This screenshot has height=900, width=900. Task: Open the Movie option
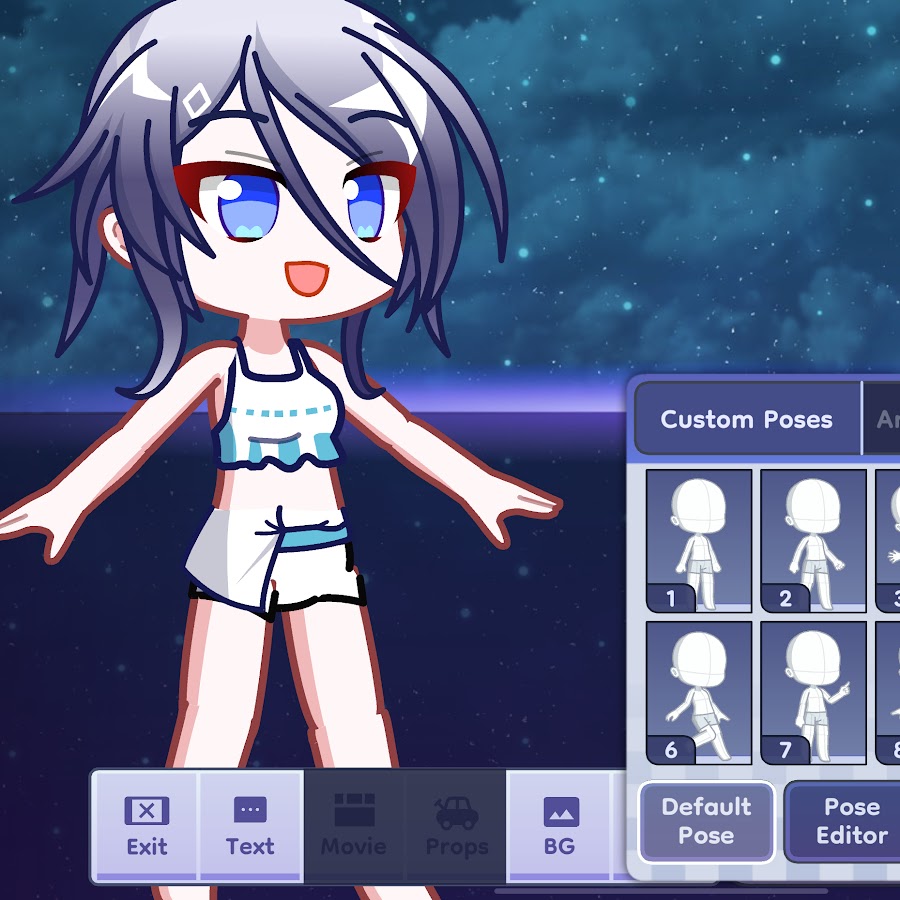[353, 826]
